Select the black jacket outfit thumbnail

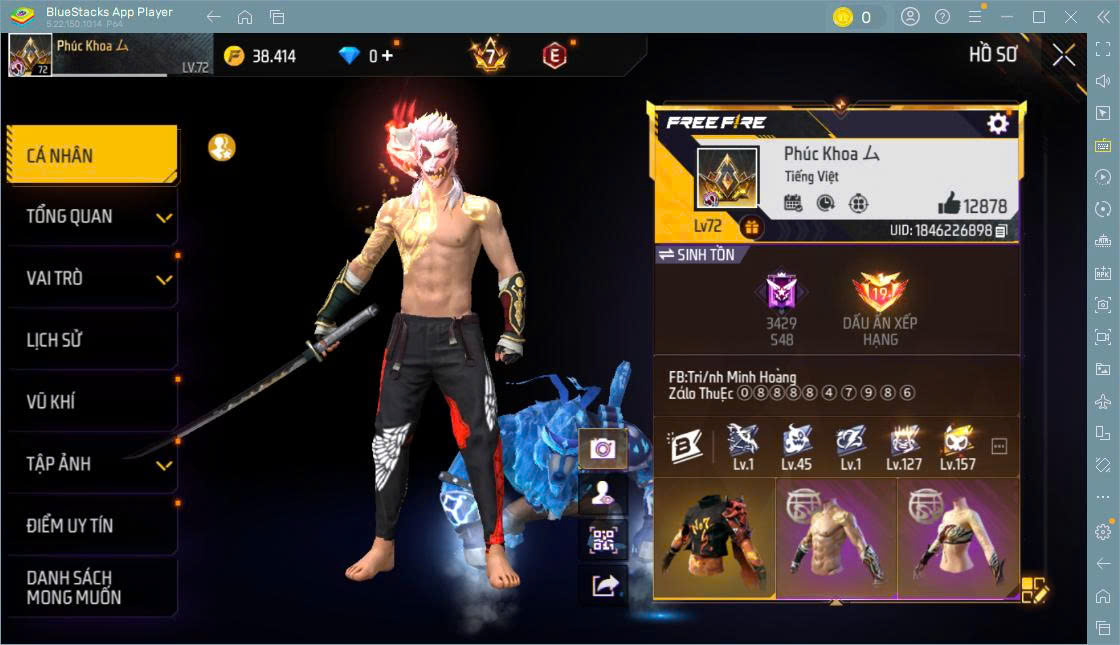(x=714, y=538)
